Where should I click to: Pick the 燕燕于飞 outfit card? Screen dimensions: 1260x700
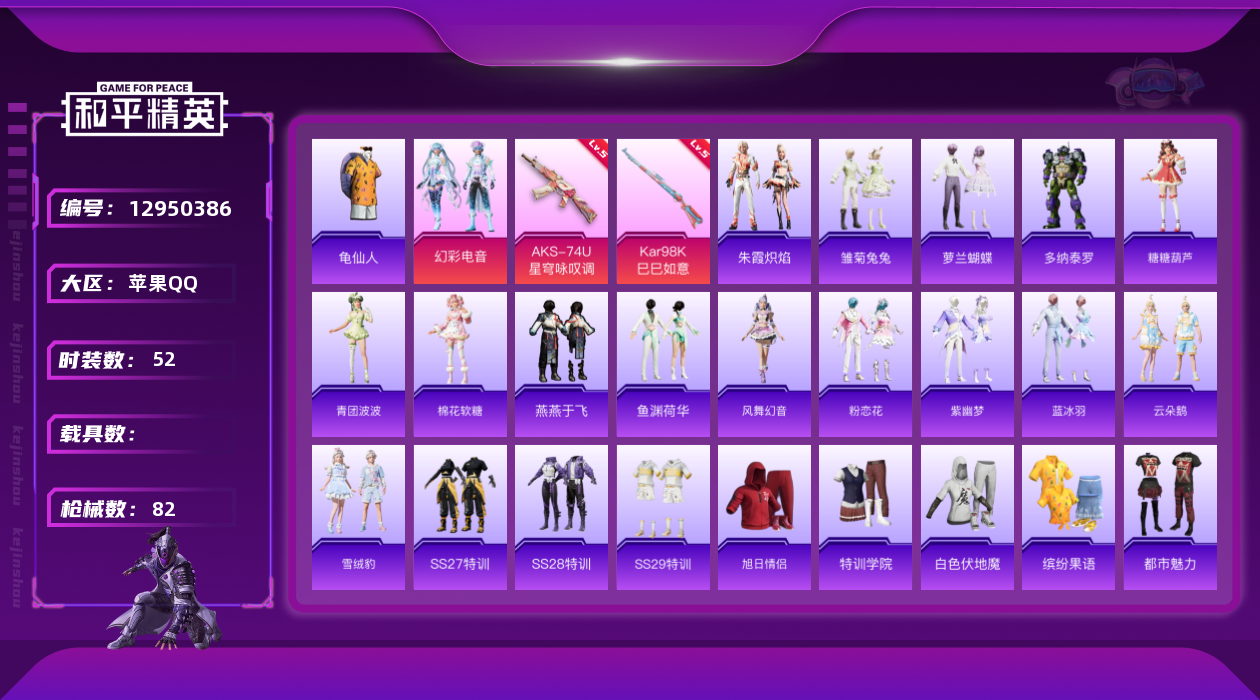click(561, 364)
